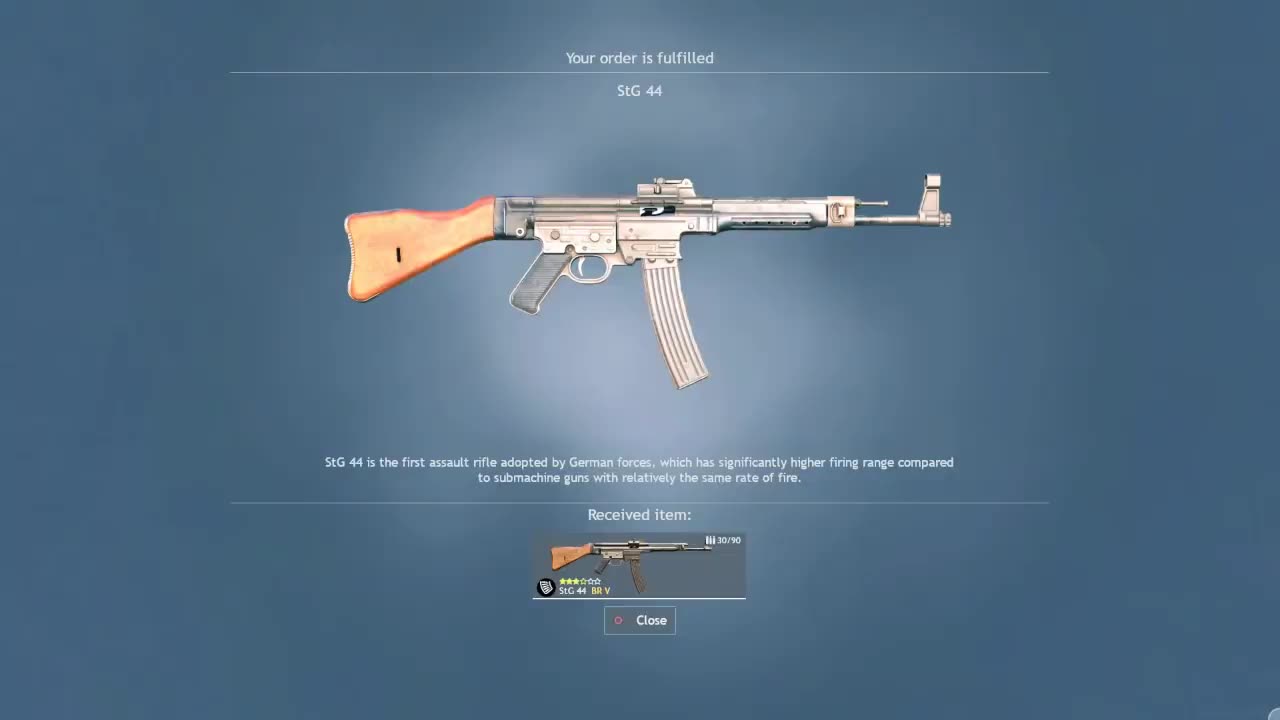Click the empty fourth star on the item card
1280x720 pixels.
point(591,580)
